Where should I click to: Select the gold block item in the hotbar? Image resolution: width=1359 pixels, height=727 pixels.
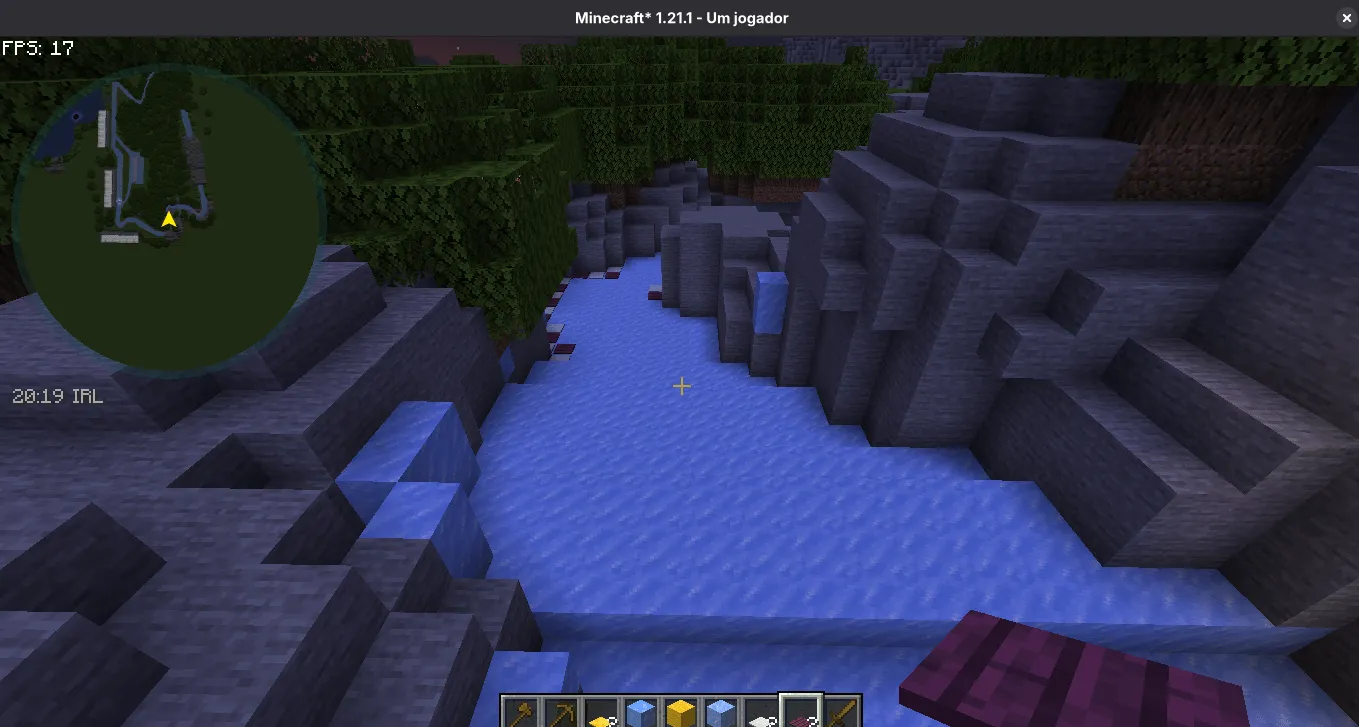(682, 712)
